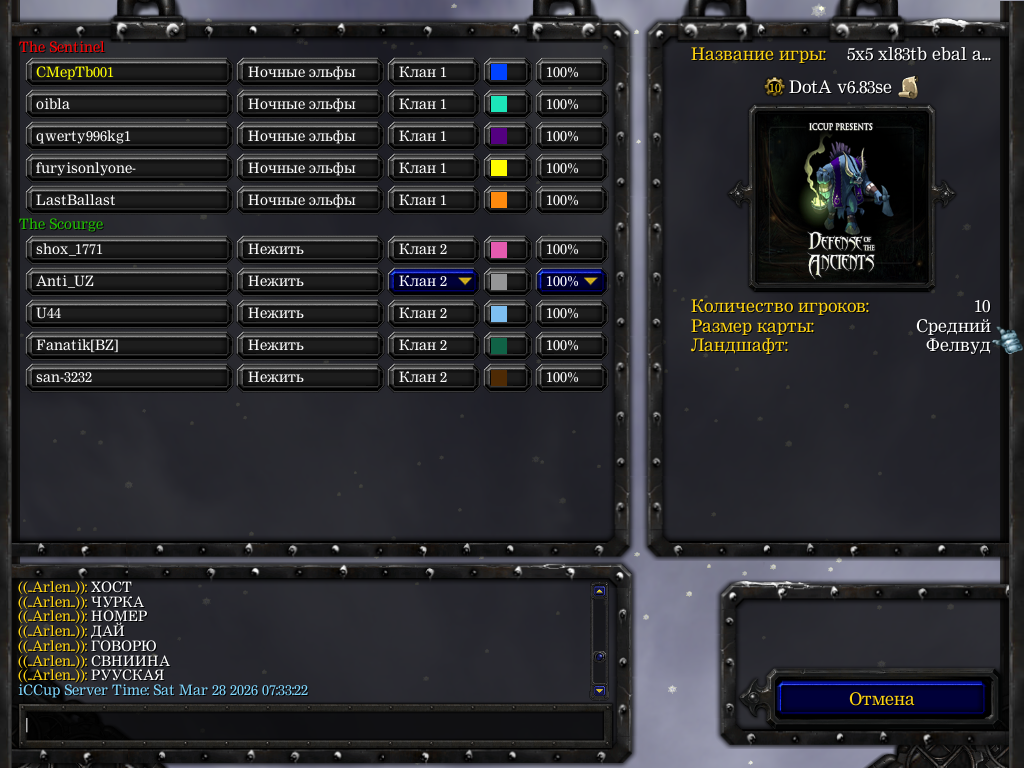1024x768 pixels.
Task: Click the chat scroll down arrow
Action: pos(599,690)
